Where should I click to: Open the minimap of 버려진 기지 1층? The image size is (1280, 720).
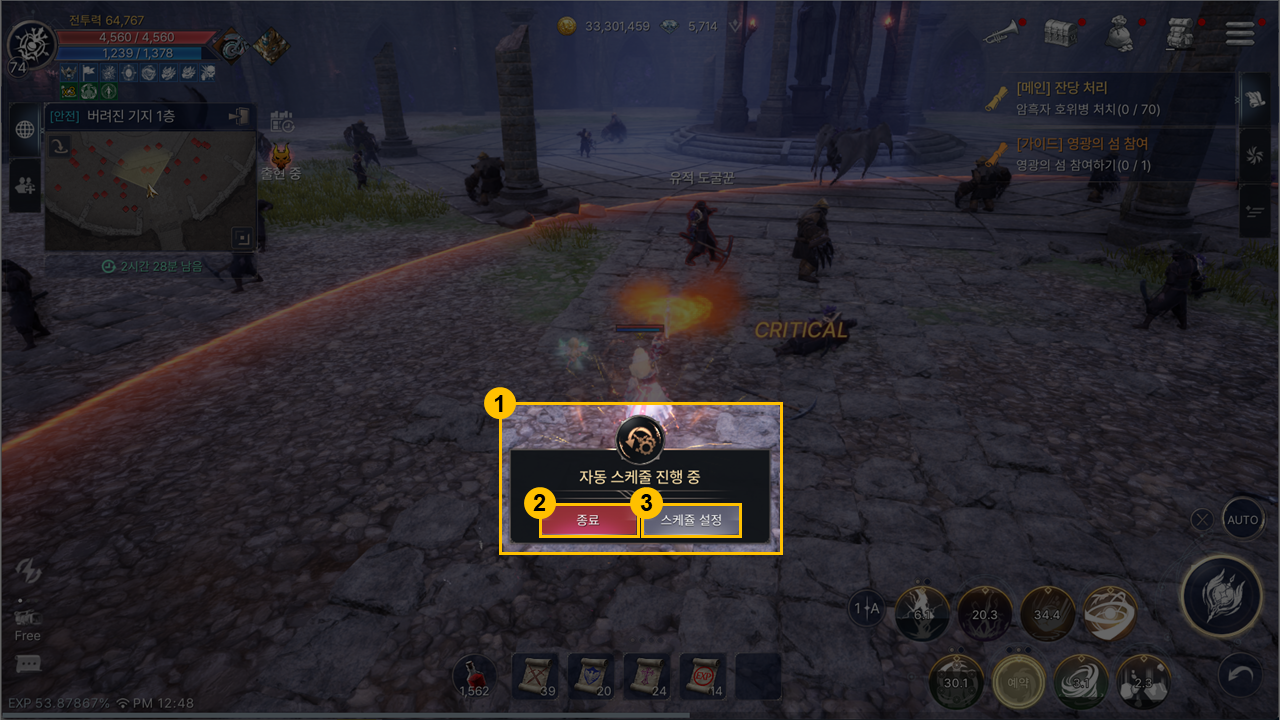point(150,190)
